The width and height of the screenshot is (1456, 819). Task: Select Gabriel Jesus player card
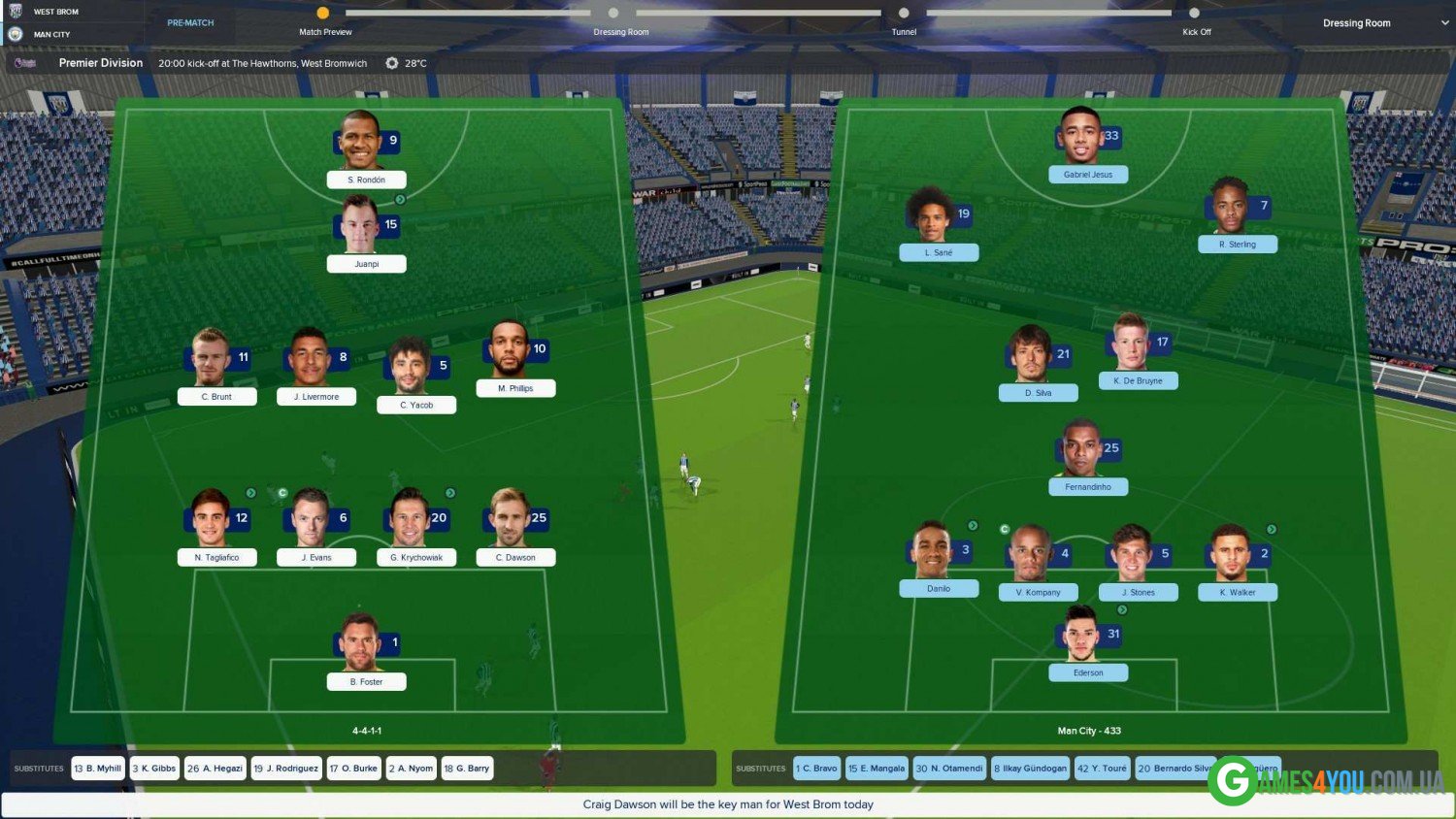(x=1087, y=175)
